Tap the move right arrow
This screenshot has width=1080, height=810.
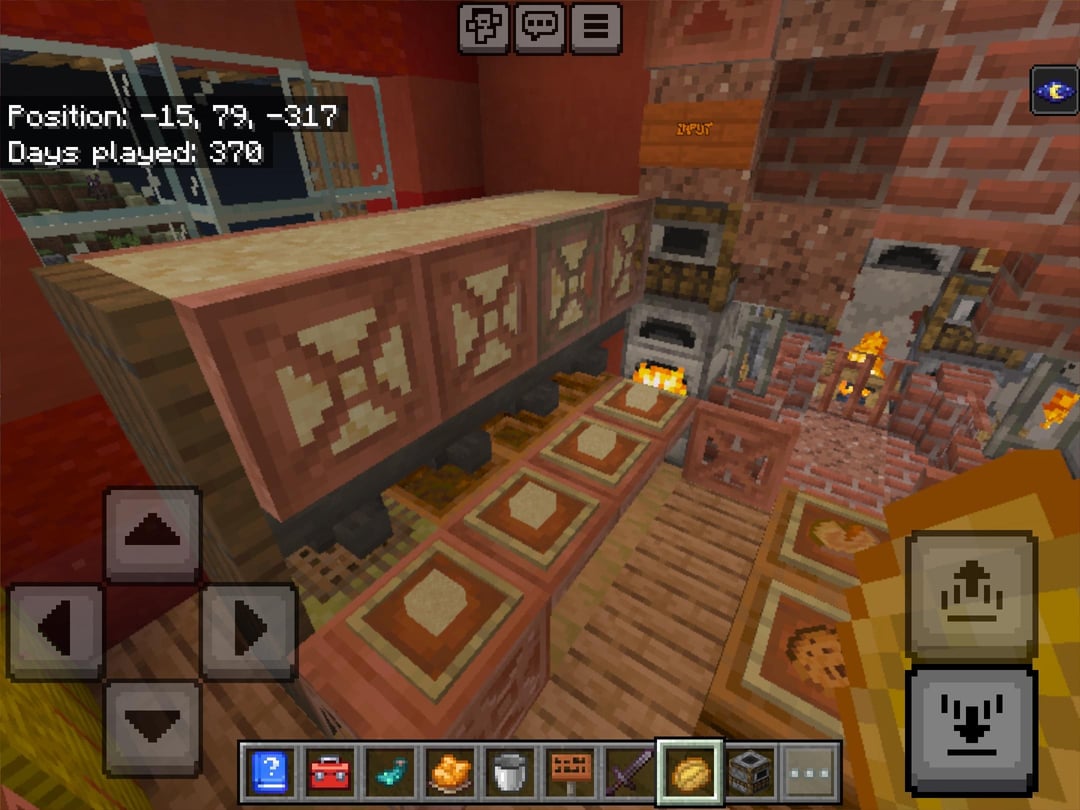(x=249, y=630)
